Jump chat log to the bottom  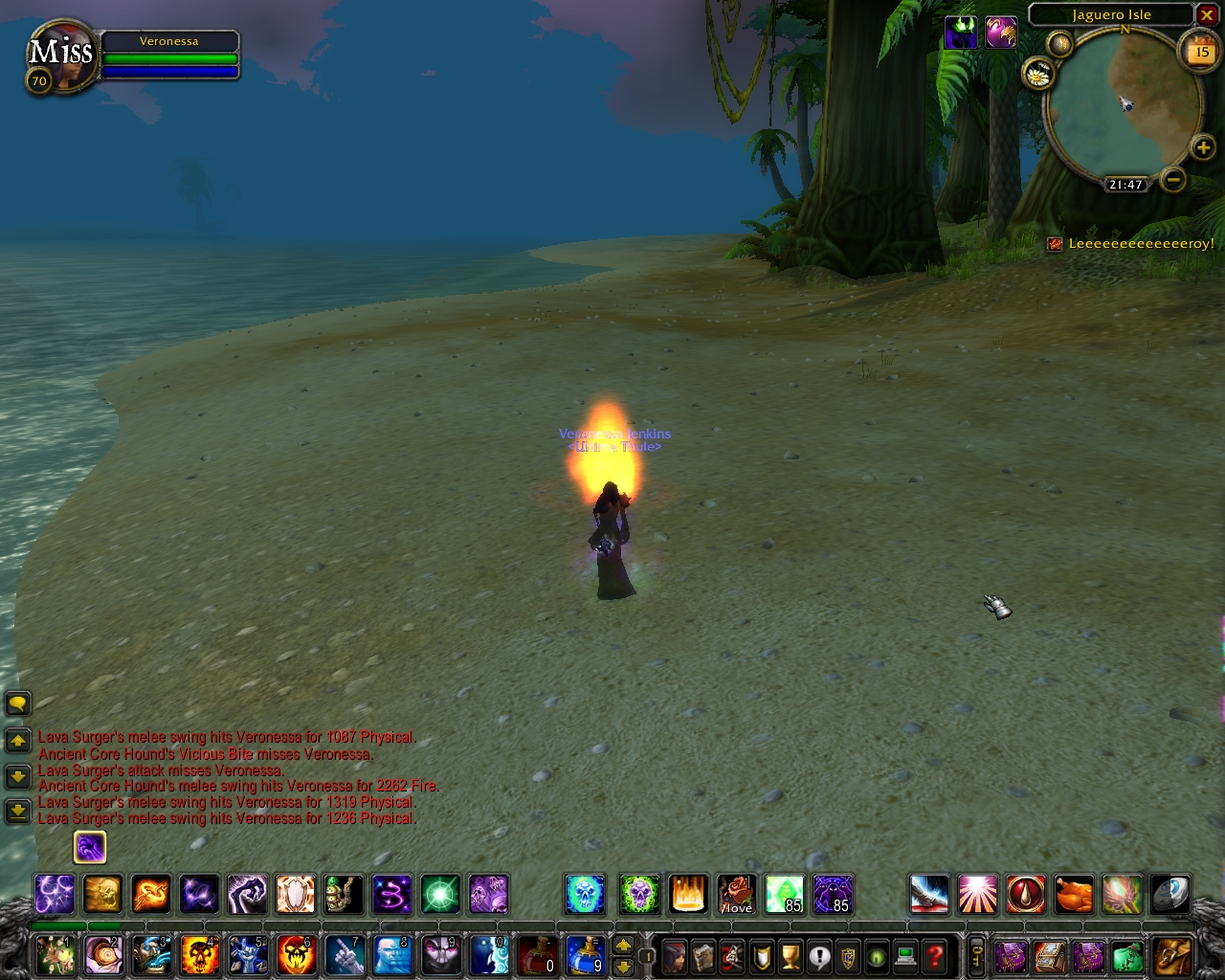click(17, 812)
